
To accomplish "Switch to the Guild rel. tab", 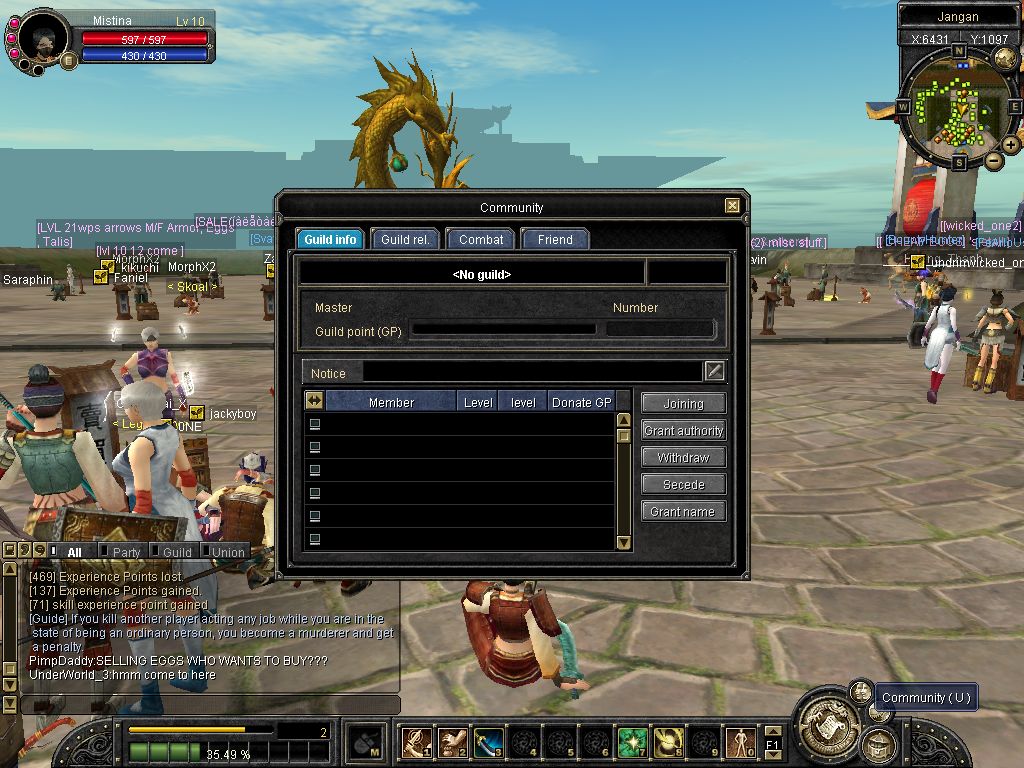I will coord(405,240).
